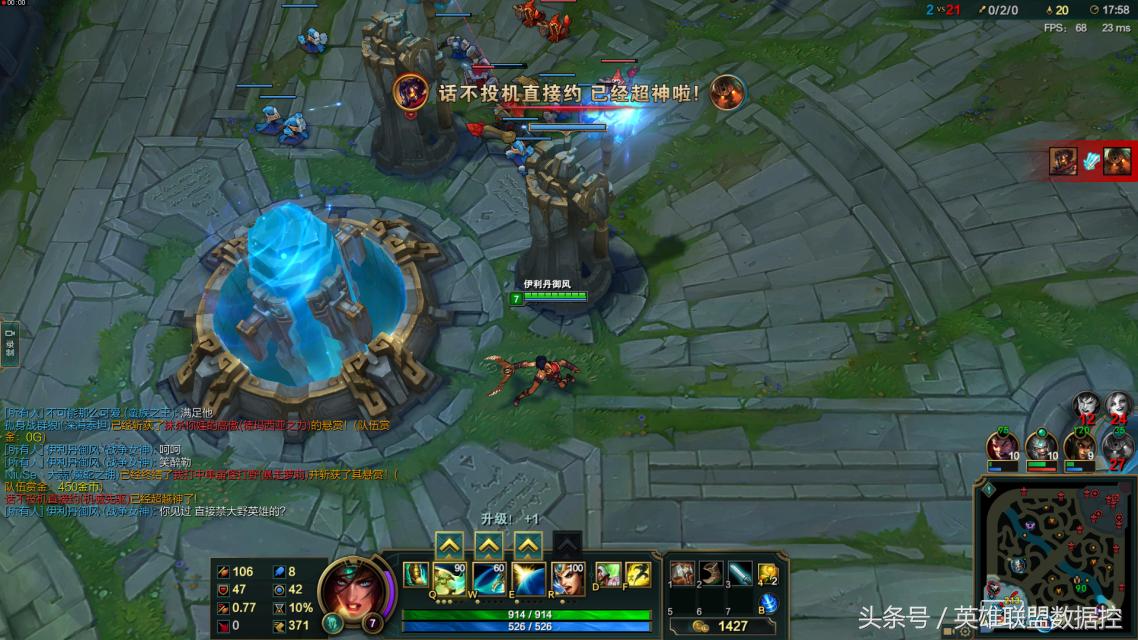
Task: Cast Sivir's Q Boomerang Blade ability
Action: point(450,578)
